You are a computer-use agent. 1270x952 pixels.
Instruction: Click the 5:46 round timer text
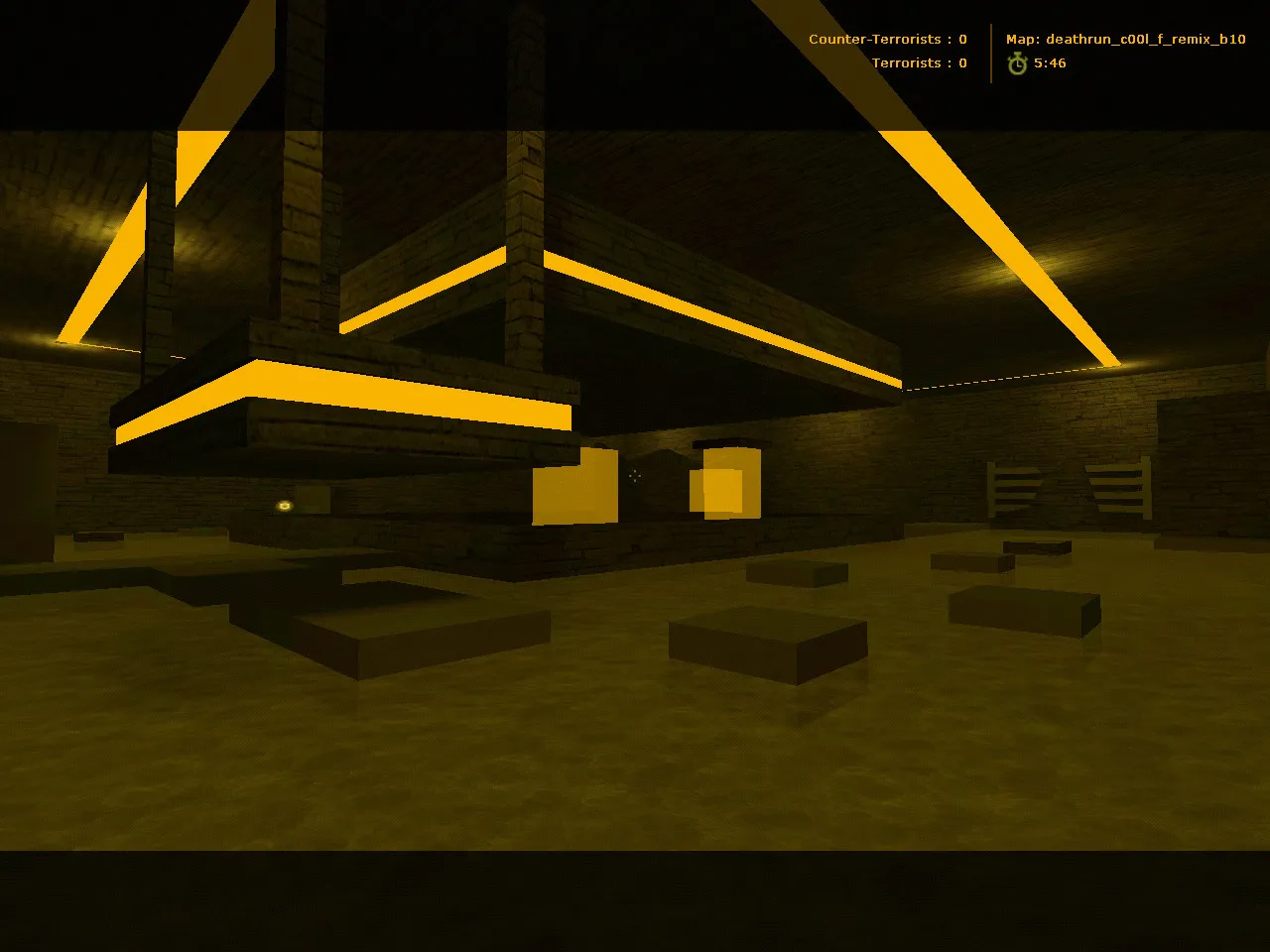click(1050, 62)
